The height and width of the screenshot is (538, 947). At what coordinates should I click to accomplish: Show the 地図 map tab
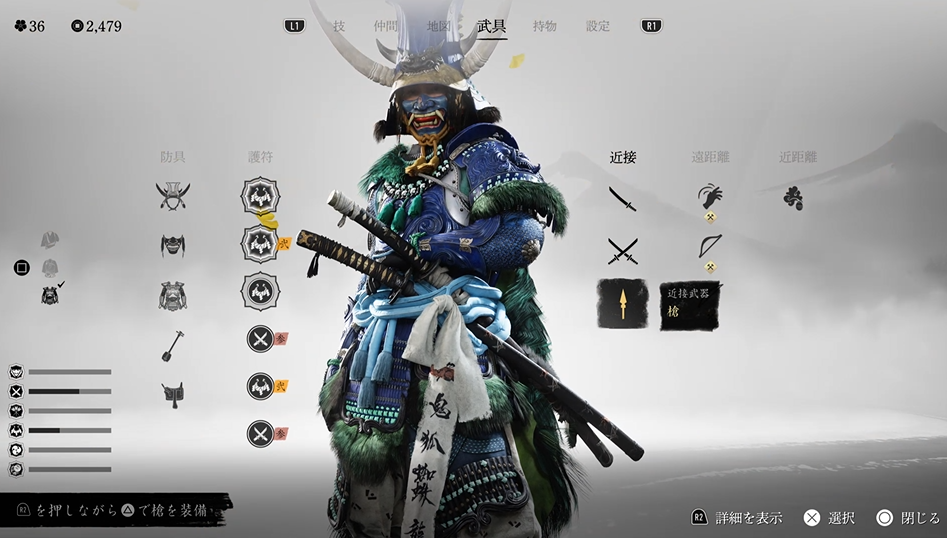coord(438,26)
